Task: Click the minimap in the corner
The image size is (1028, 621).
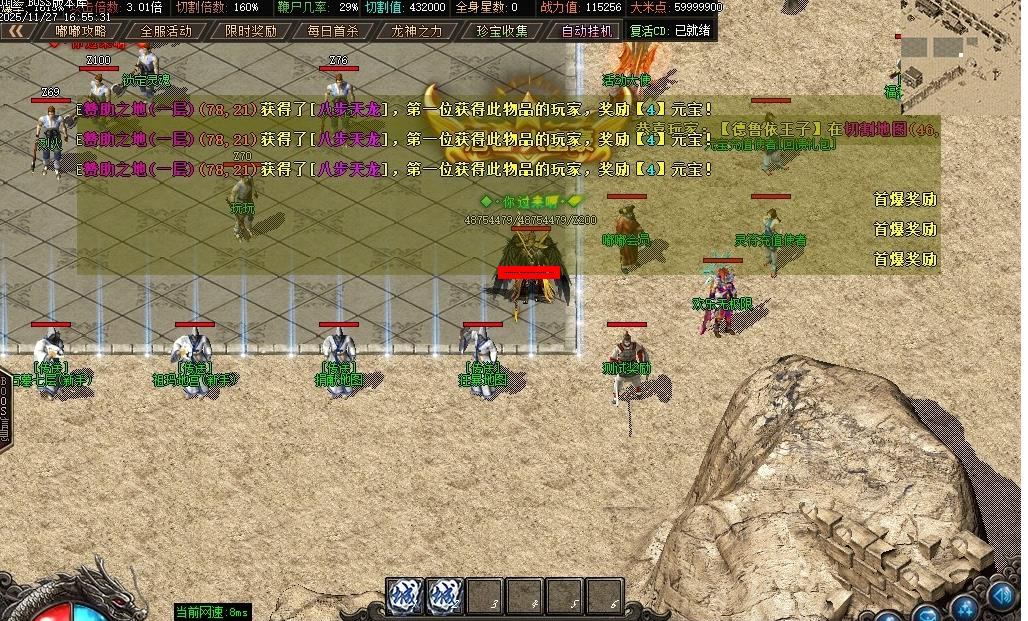Action: pyautogui.click(x=961, y=55)
